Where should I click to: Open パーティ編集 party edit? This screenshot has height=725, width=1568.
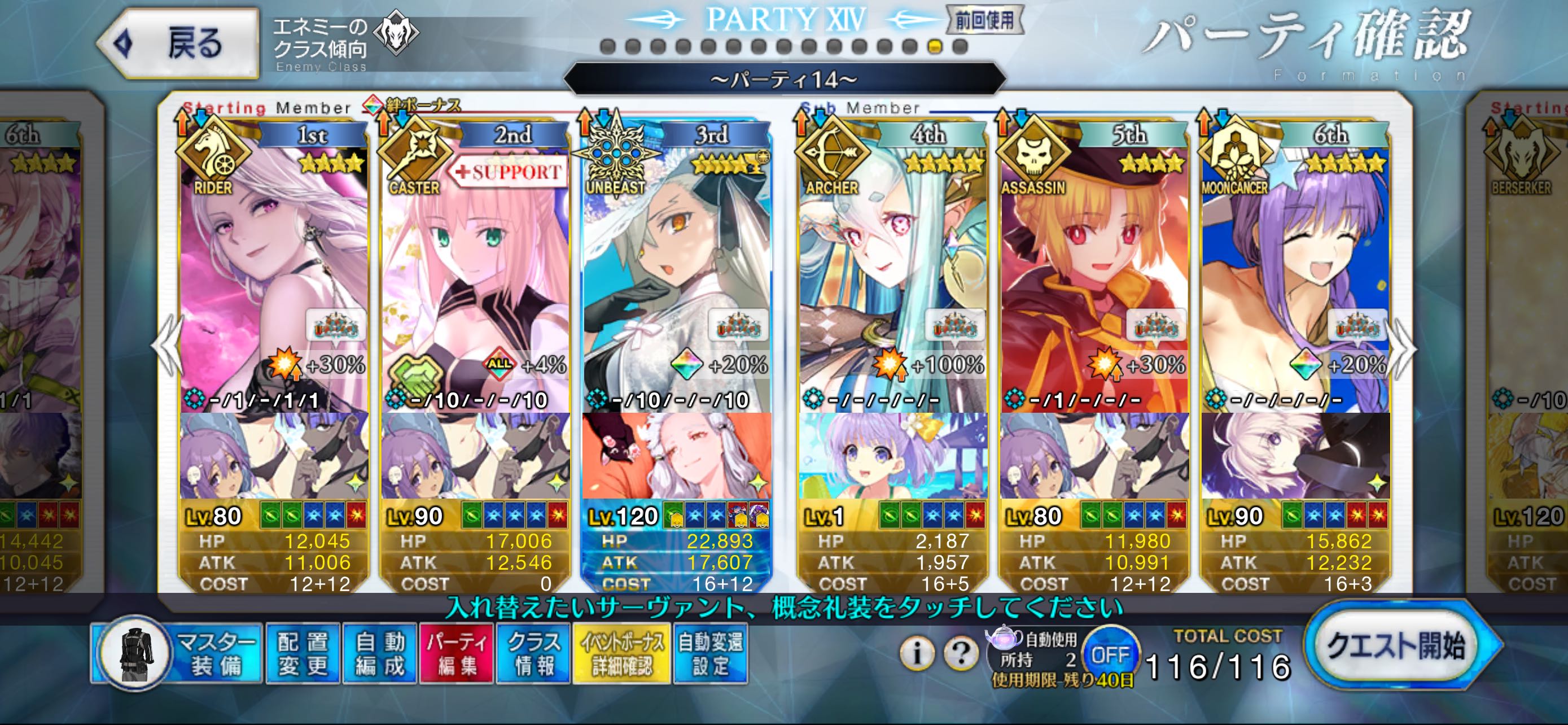click(457, 654)
